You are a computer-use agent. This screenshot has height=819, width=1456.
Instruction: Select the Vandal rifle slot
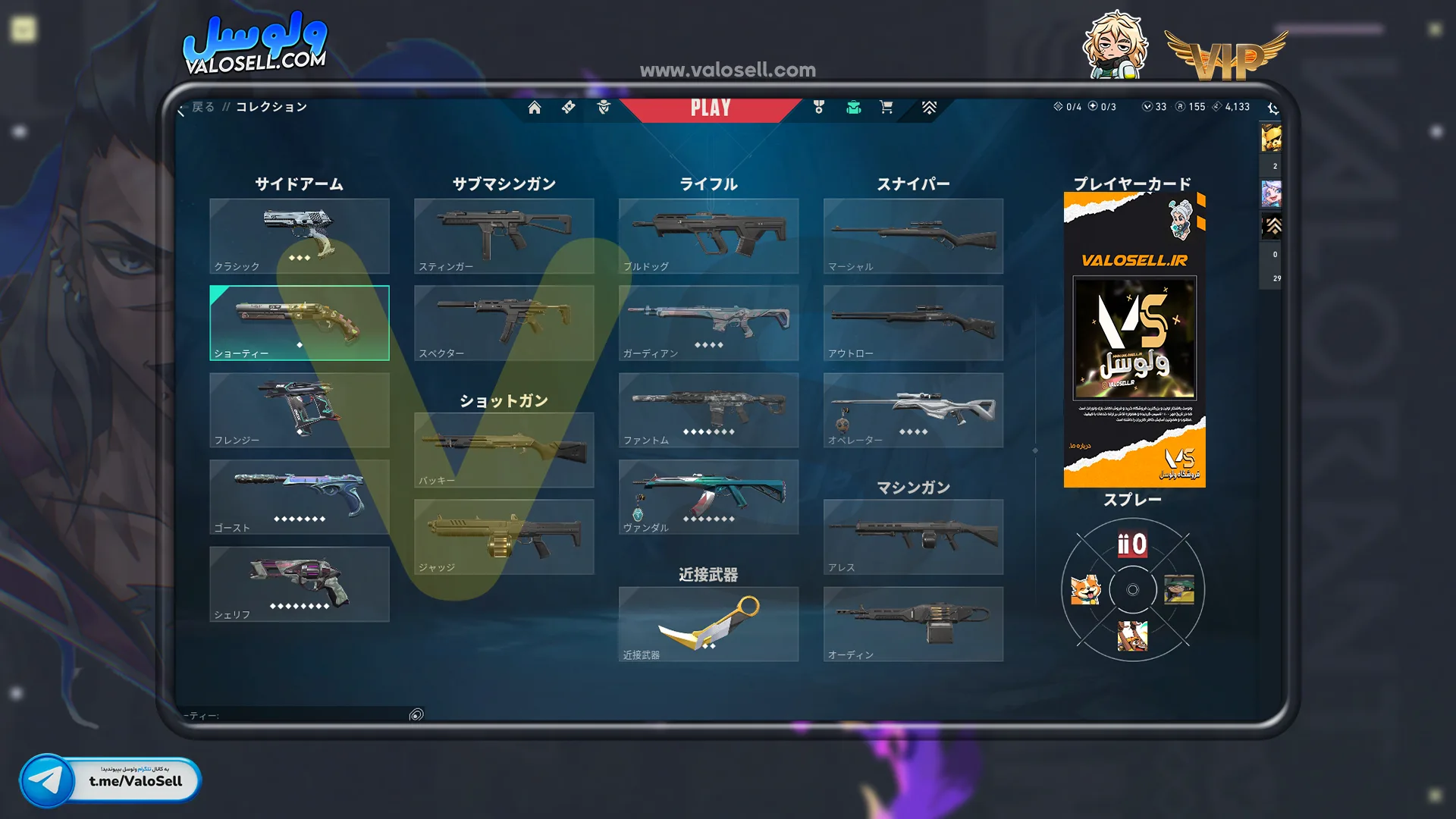pos(708,497)
